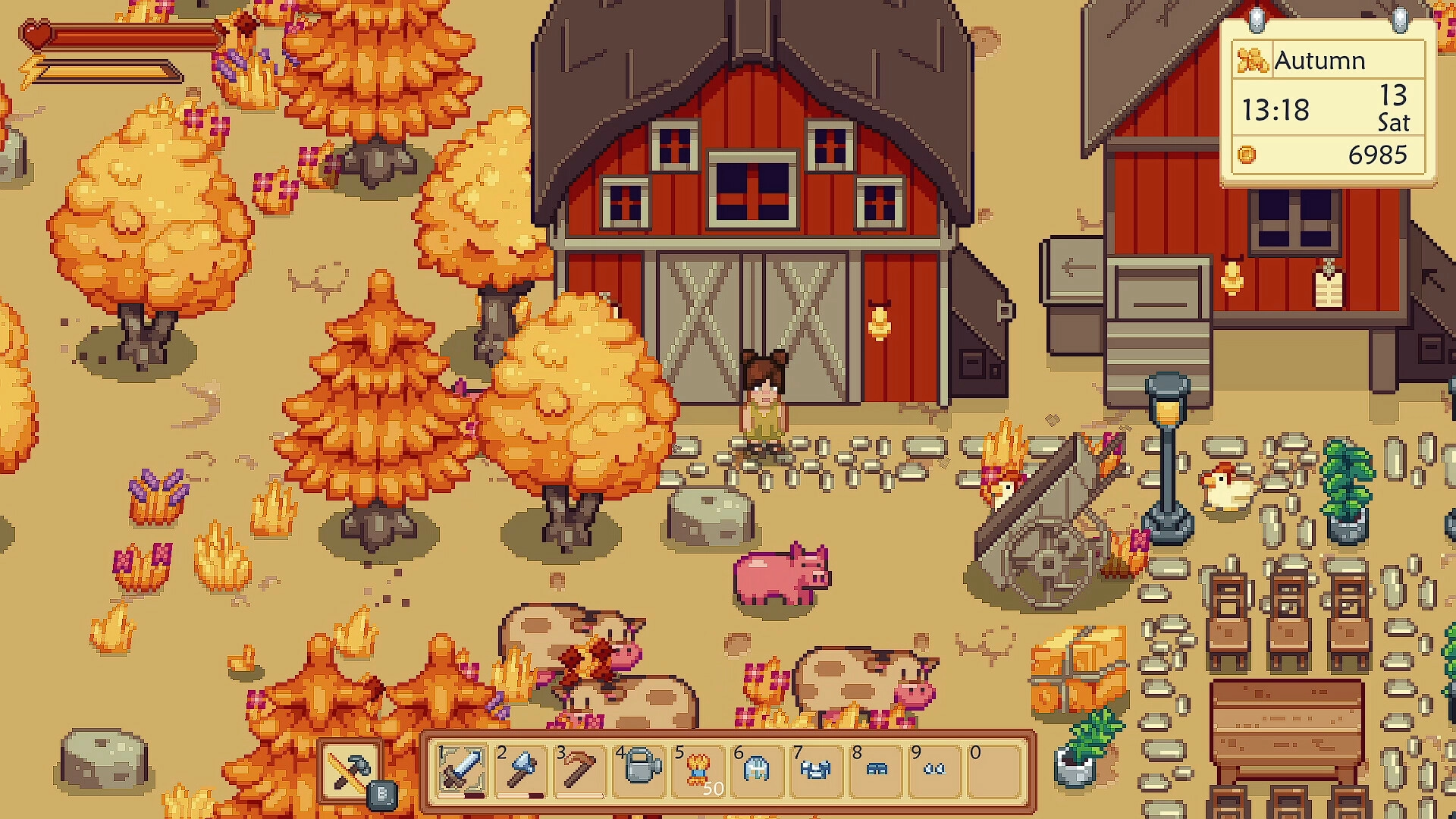Equip the axe from the hotbar
The height and width of the screenshot is (819, 1456).
(521, 770)
